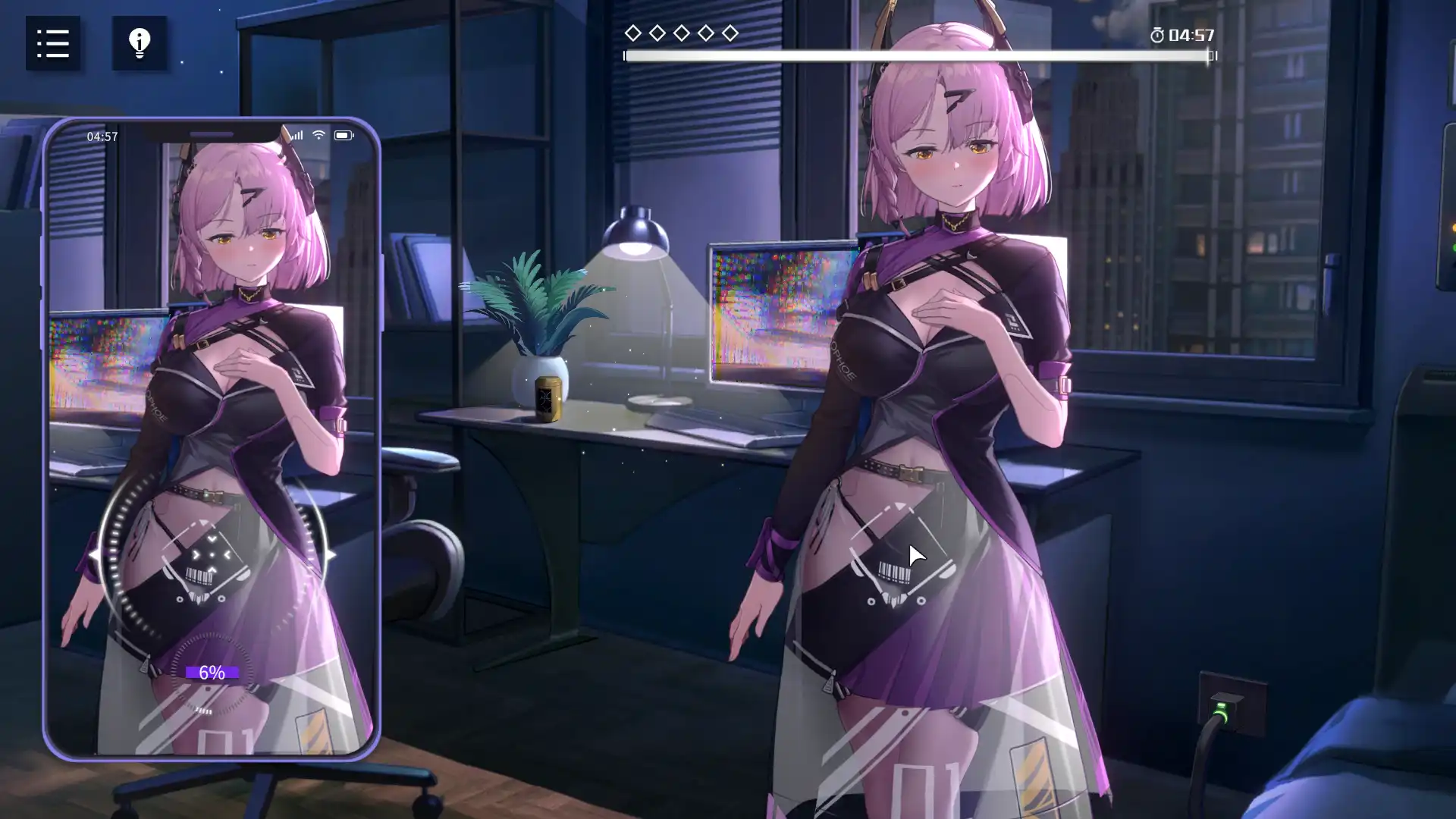Toggle the first diamond progress marker

(633, 33)
